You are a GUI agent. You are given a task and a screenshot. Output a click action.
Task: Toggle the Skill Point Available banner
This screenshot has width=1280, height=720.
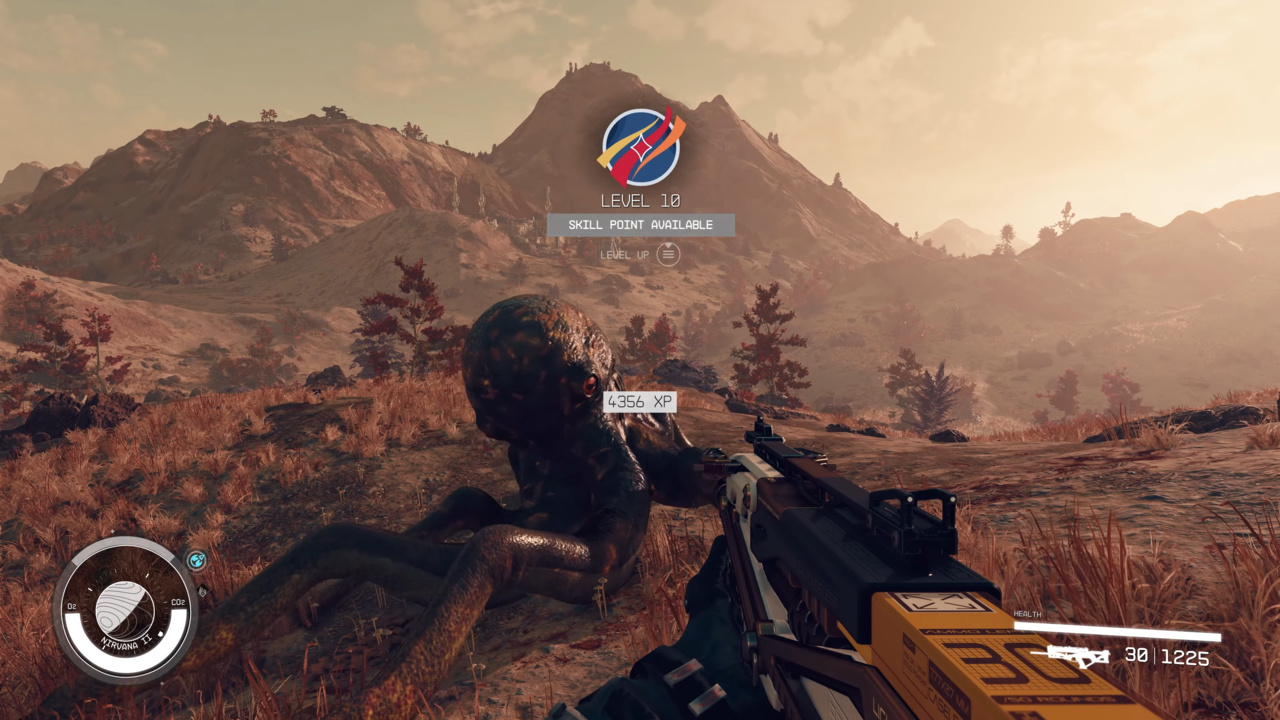tap(639, 224)
